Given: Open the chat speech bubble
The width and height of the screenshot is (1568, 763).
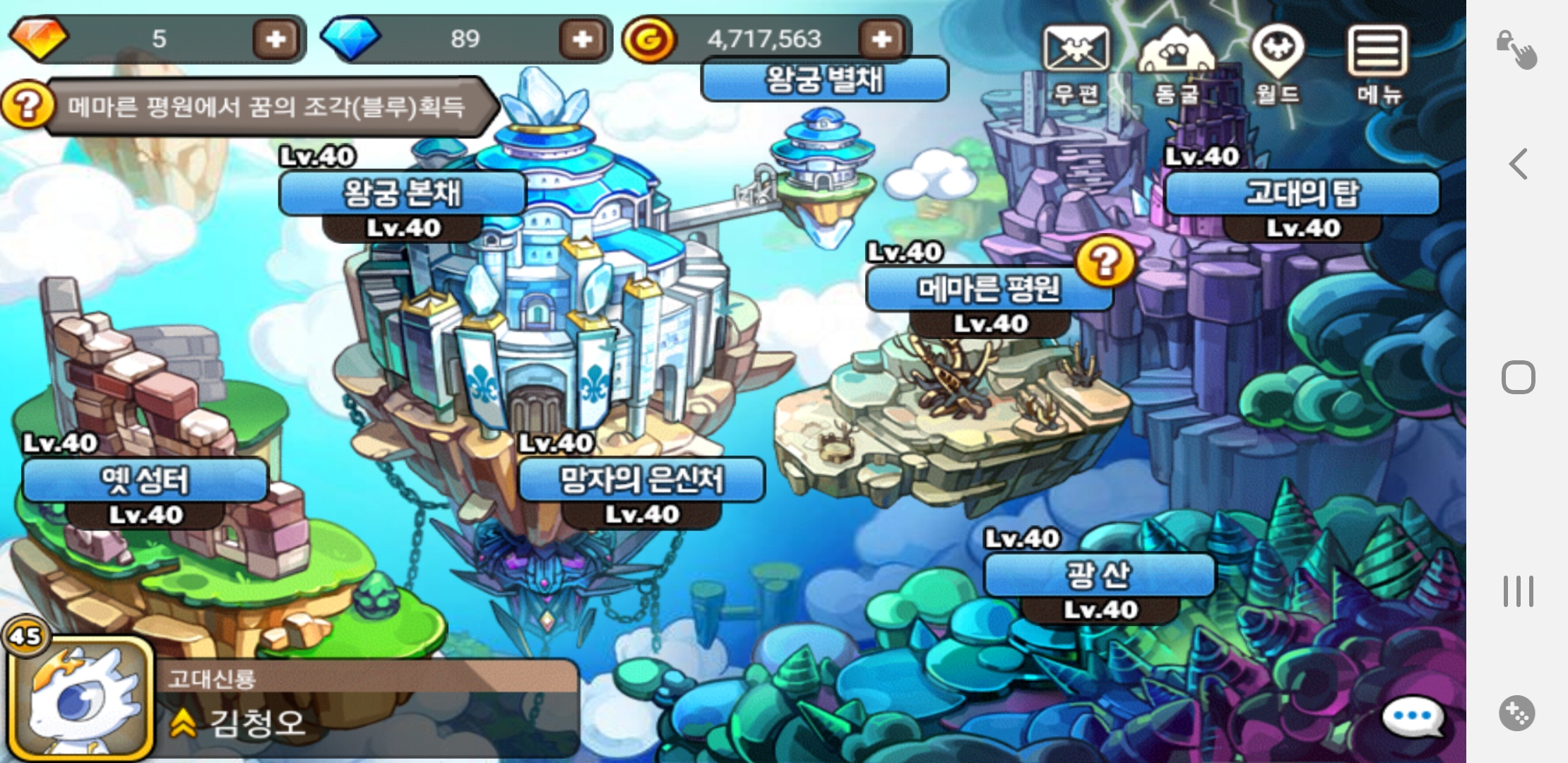Looking at the screenshot, I should pyautogui.click(x=1411, y=716).
